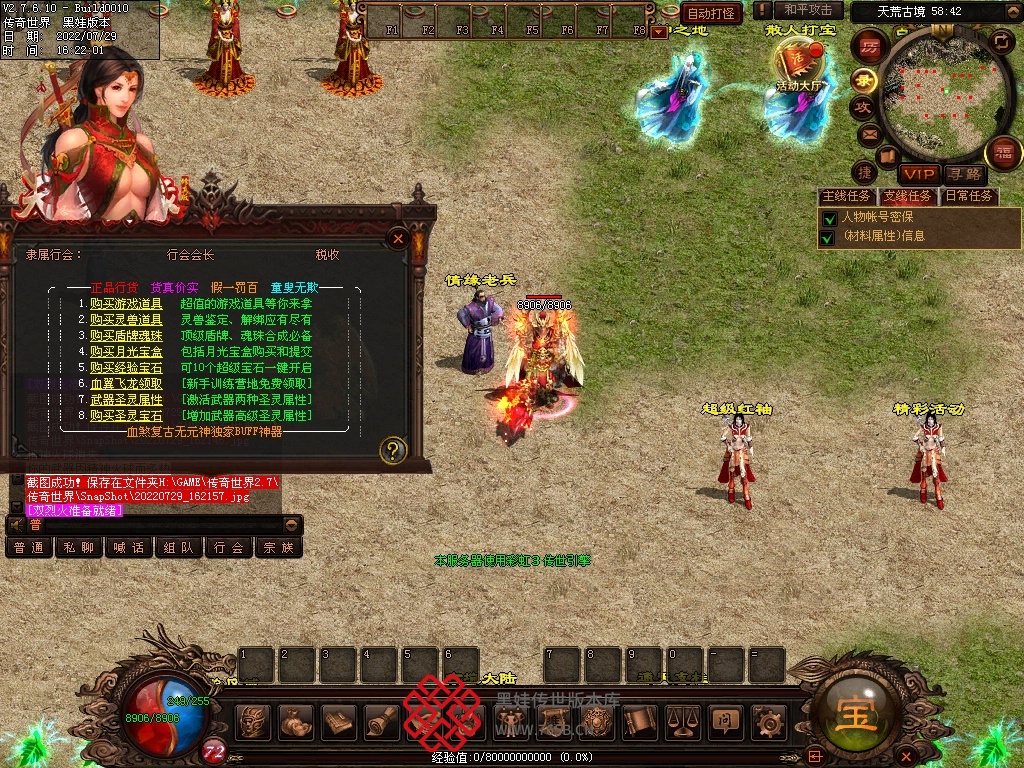Toggle the 人物帐号密保 checkbox
Screen dimensions: 1024x768
click(828, 218)
